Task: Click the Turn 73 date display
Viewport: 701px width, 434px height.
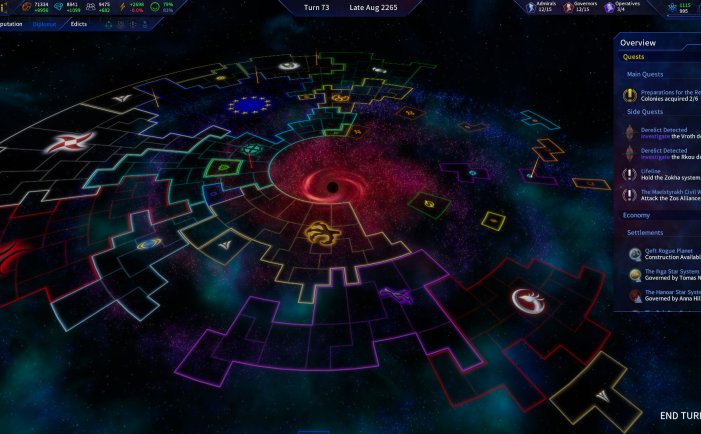Action: (350, 7)
